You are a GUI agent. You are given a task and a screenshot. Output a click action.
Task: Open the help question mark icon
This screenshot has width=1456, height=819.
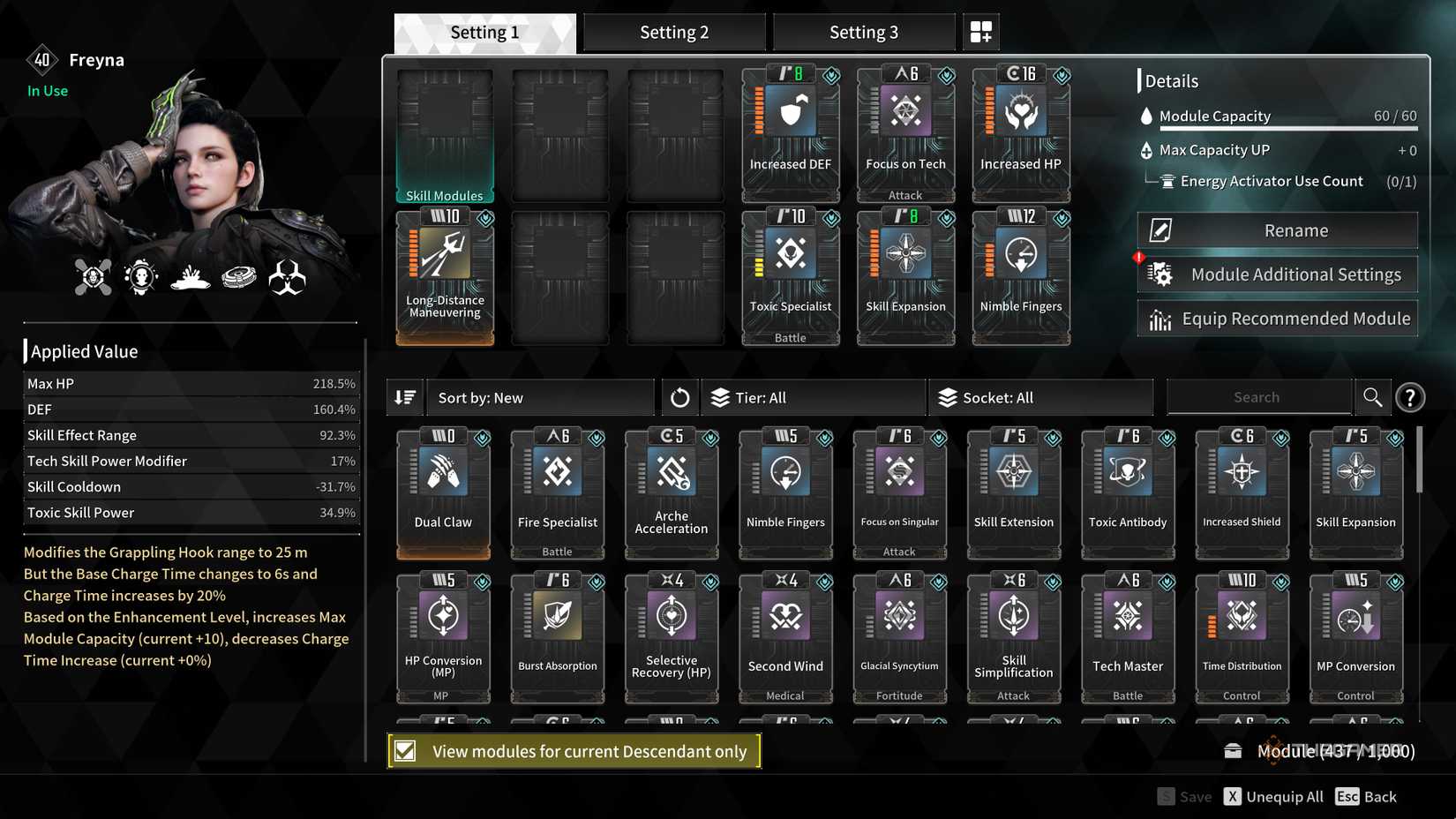pyautogui.click(x=1410, y=397)
